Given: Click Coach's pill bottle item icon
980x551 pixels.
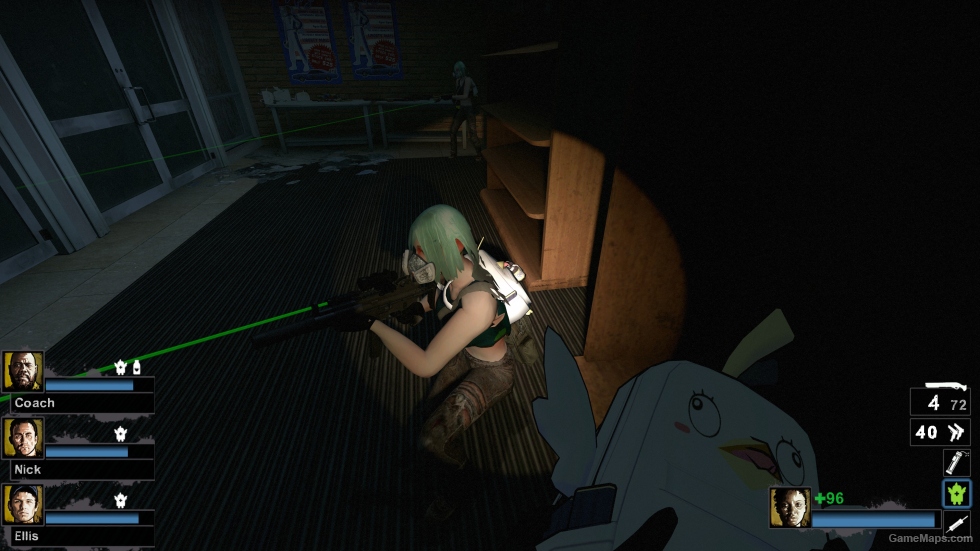Looking at the screenshot, I should pos(136,368).
